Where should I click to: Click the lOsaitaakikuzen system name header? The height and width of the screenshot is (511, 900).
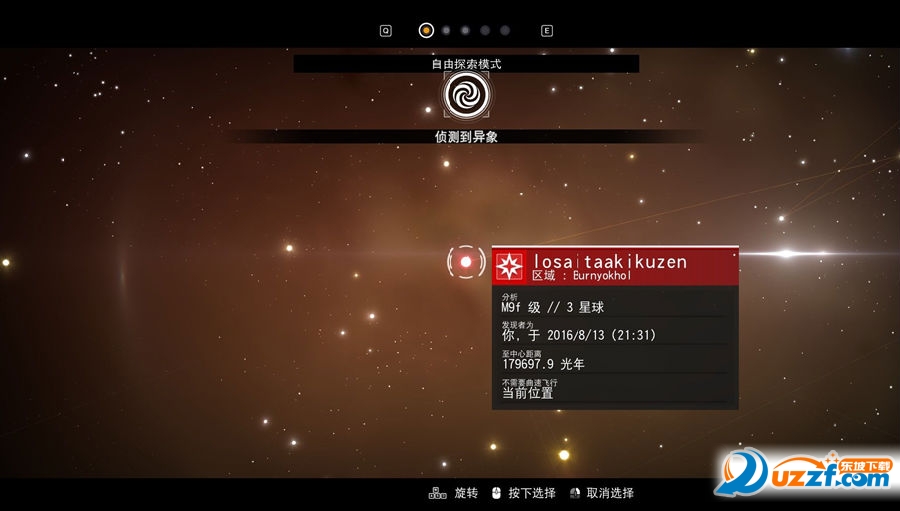tap(610, 261)
